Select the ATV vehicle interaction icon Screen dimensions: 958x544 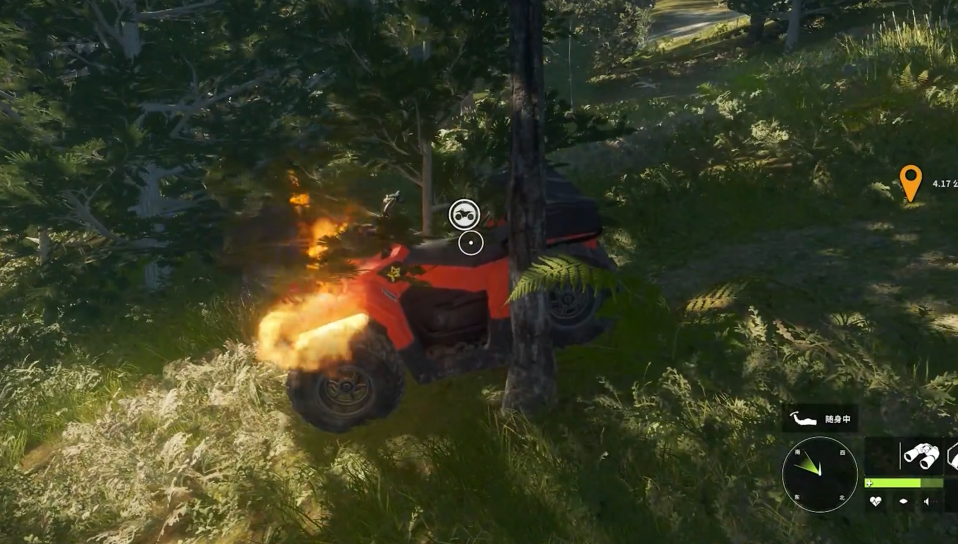(464, 214)
